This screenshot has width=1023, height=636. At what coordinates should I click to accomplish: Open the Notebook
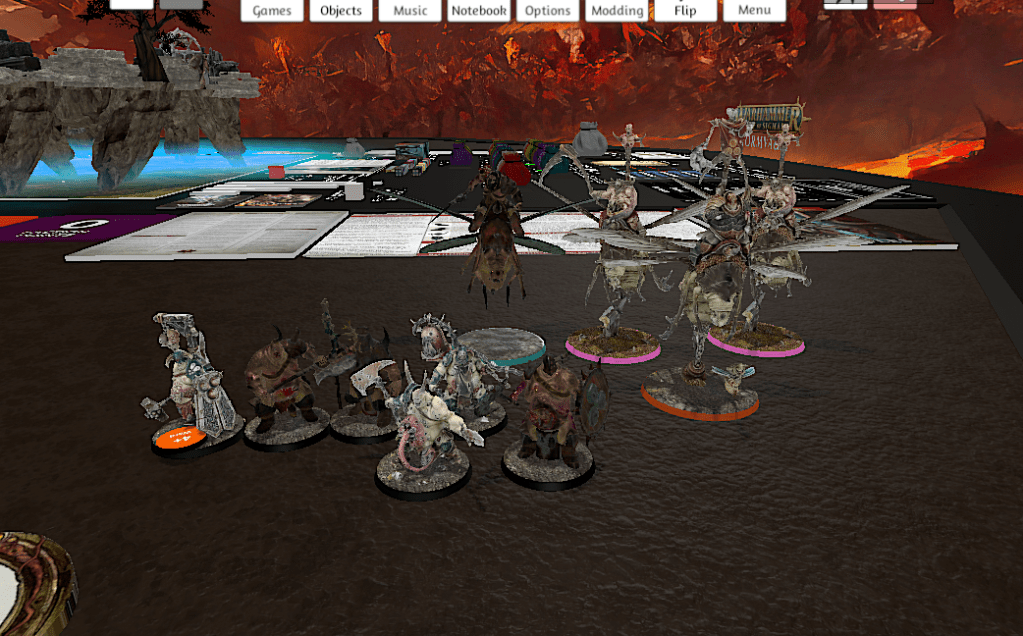point(478,10)
